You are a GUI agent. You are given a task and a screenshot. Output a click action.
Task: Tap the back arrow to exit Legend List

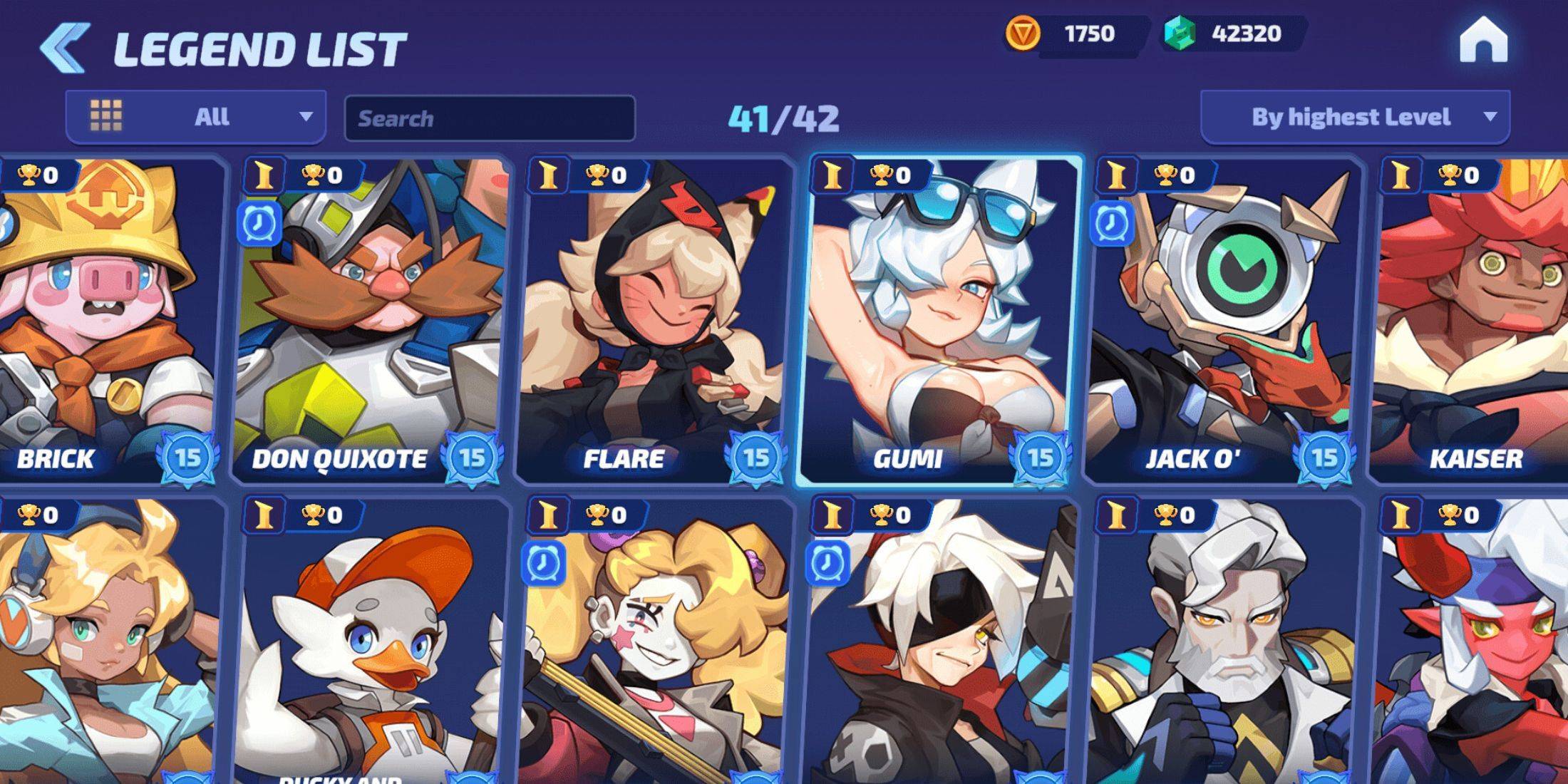pyautogui.click(x=63, y=44)
